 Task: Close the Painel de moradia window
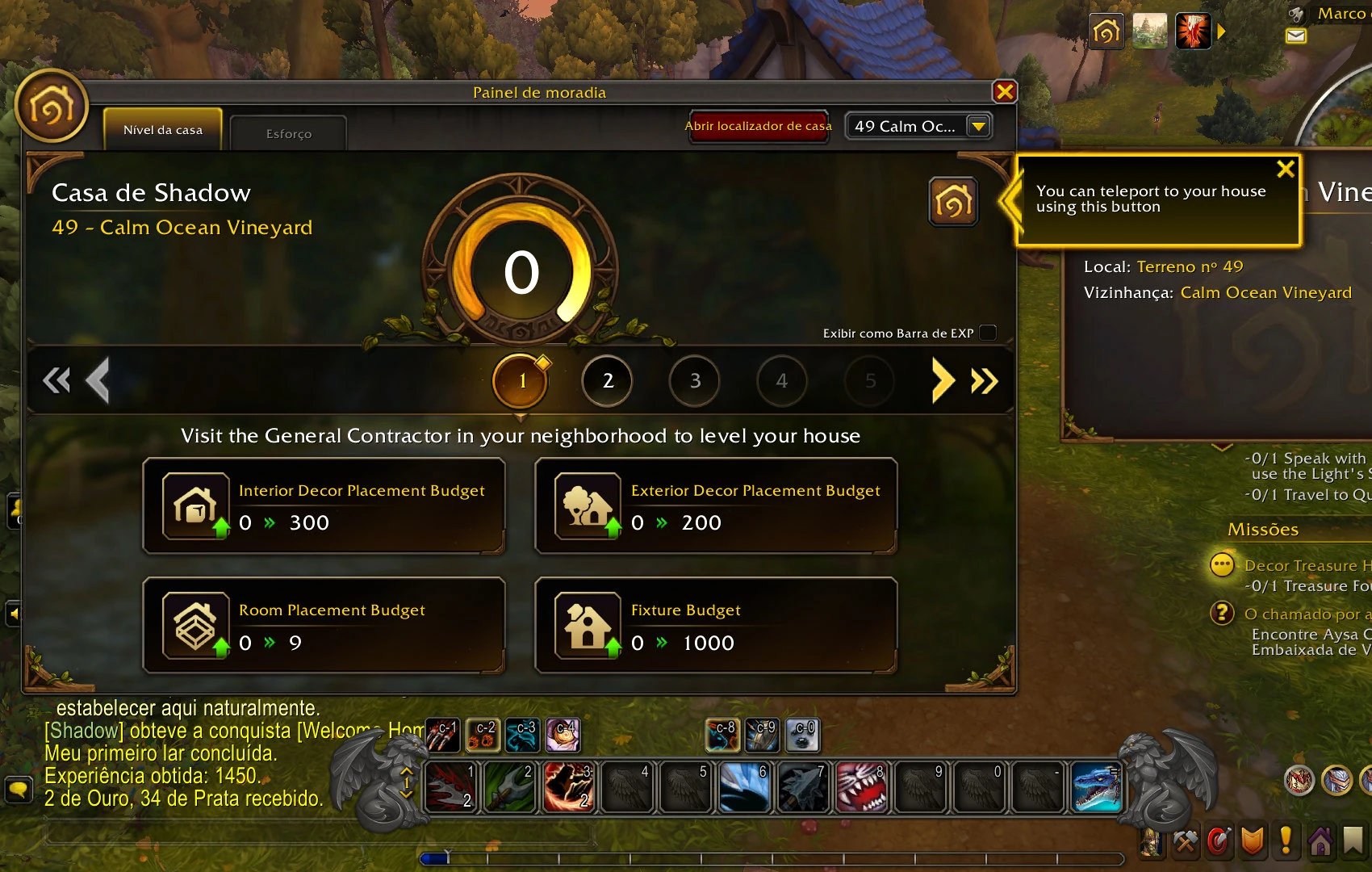[1005, 92]
